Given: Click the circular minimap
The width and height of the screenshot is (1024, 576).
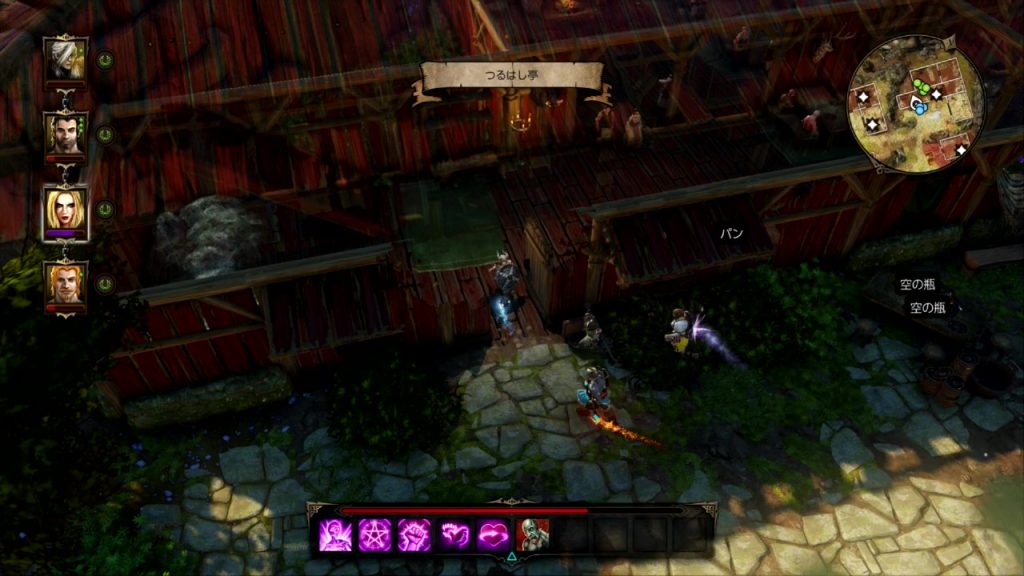Looking at the screenshot, I should tap(916, 105).
